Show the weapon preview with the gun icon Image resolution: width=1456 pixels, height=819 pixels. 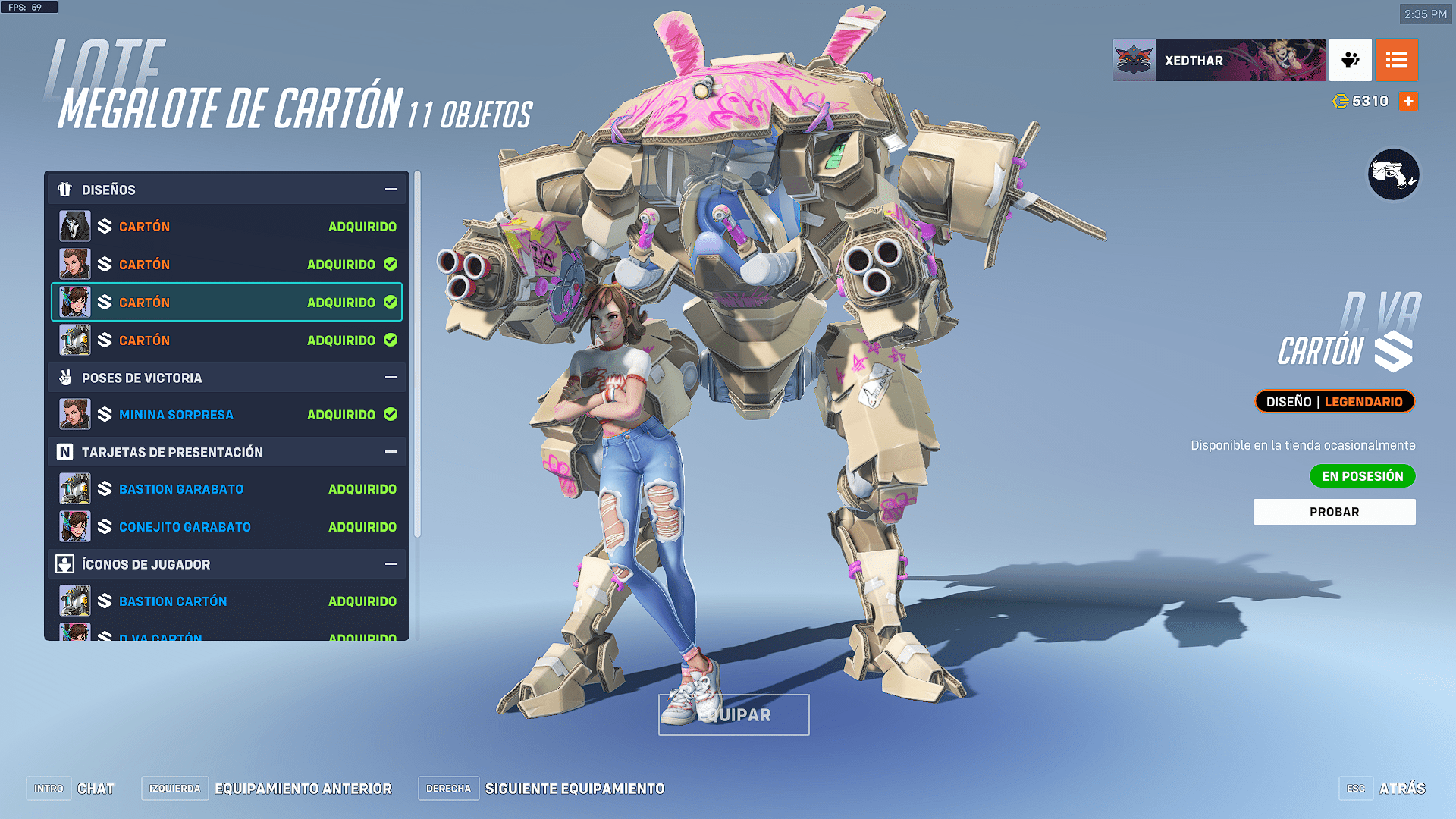point(1393,175)
